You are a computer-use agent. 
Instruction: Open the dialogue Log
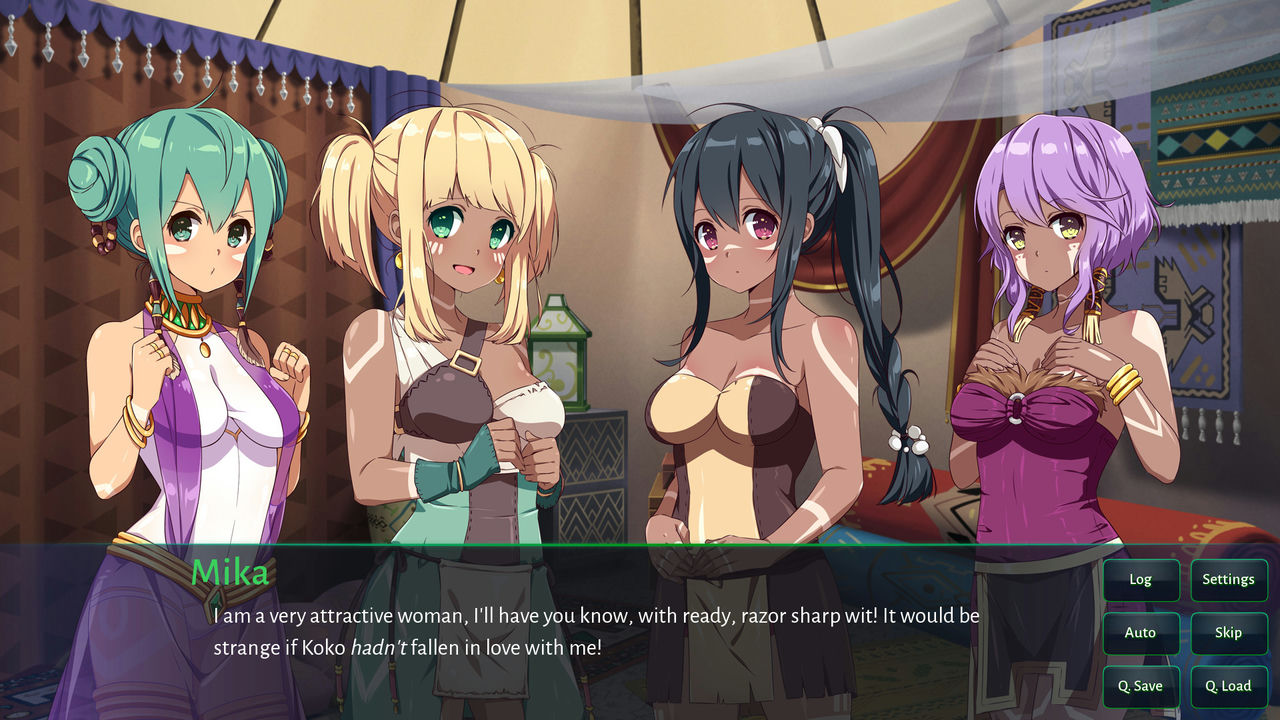(x=1140, y=579)
